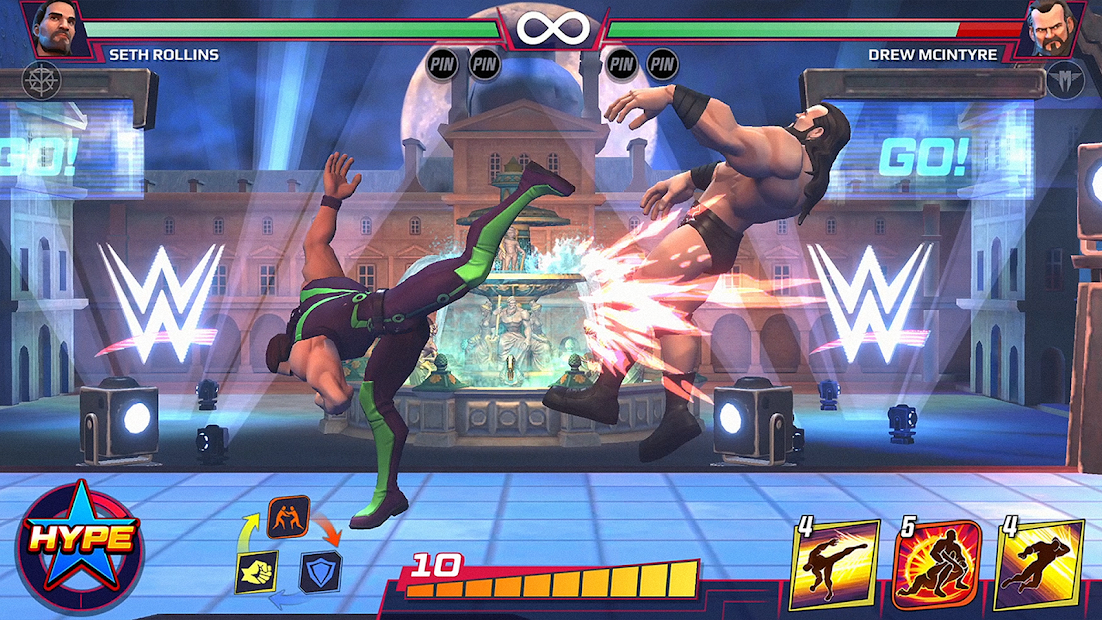Screen dimensions: 1102x620
Task: Use the yellow diving attack card
Action: (1039, 565)
